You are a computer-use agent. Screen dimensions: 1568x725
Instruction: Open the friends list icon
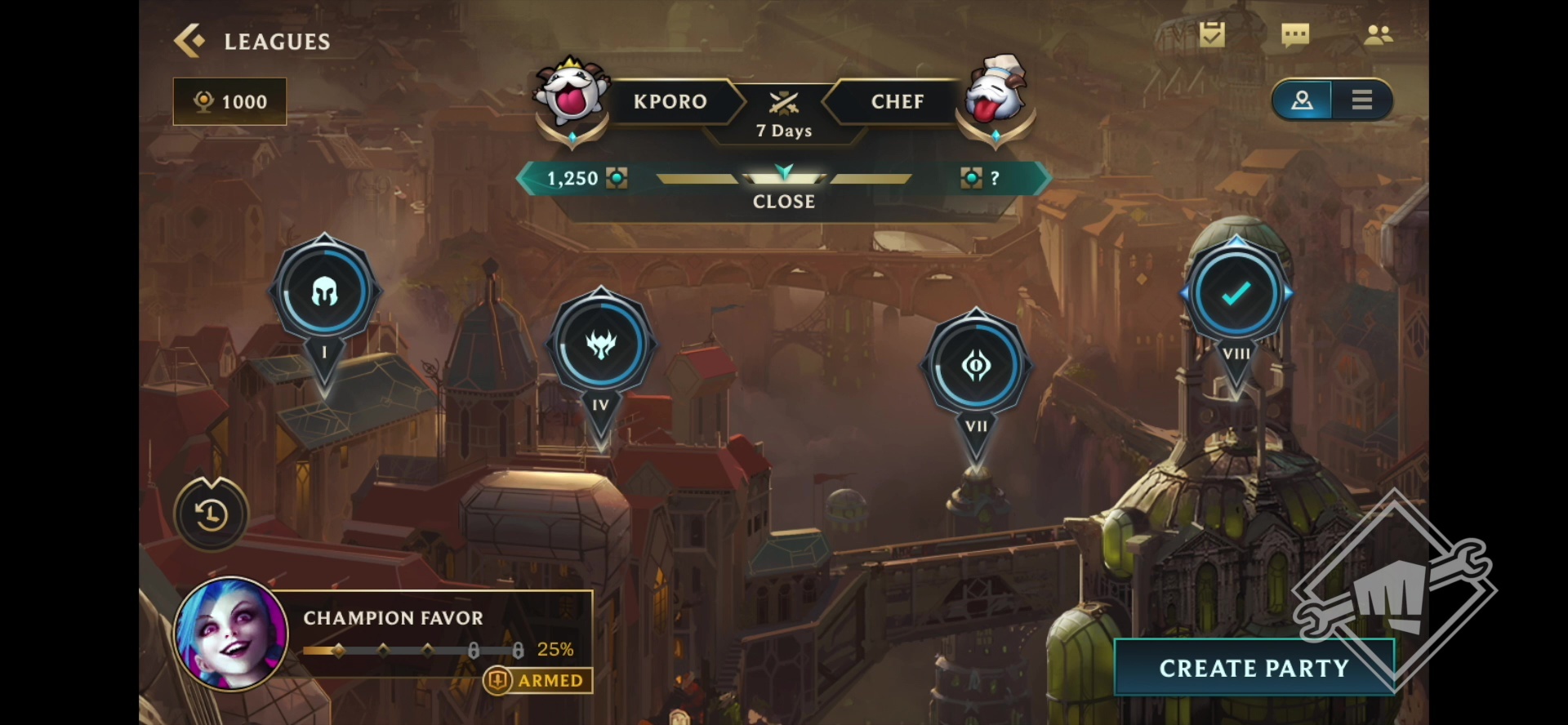pyautogui.click(x=1379, y=35)
